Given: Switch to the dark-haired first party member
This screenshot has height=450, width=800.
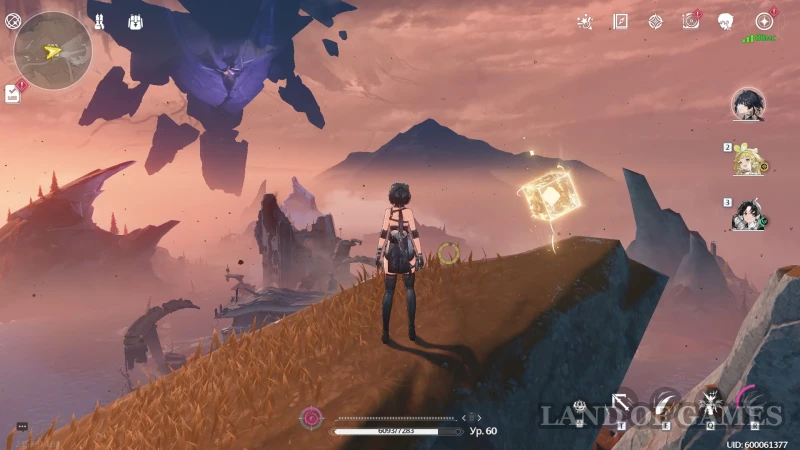Looking at the screenshot, I should tap(747, 103).
